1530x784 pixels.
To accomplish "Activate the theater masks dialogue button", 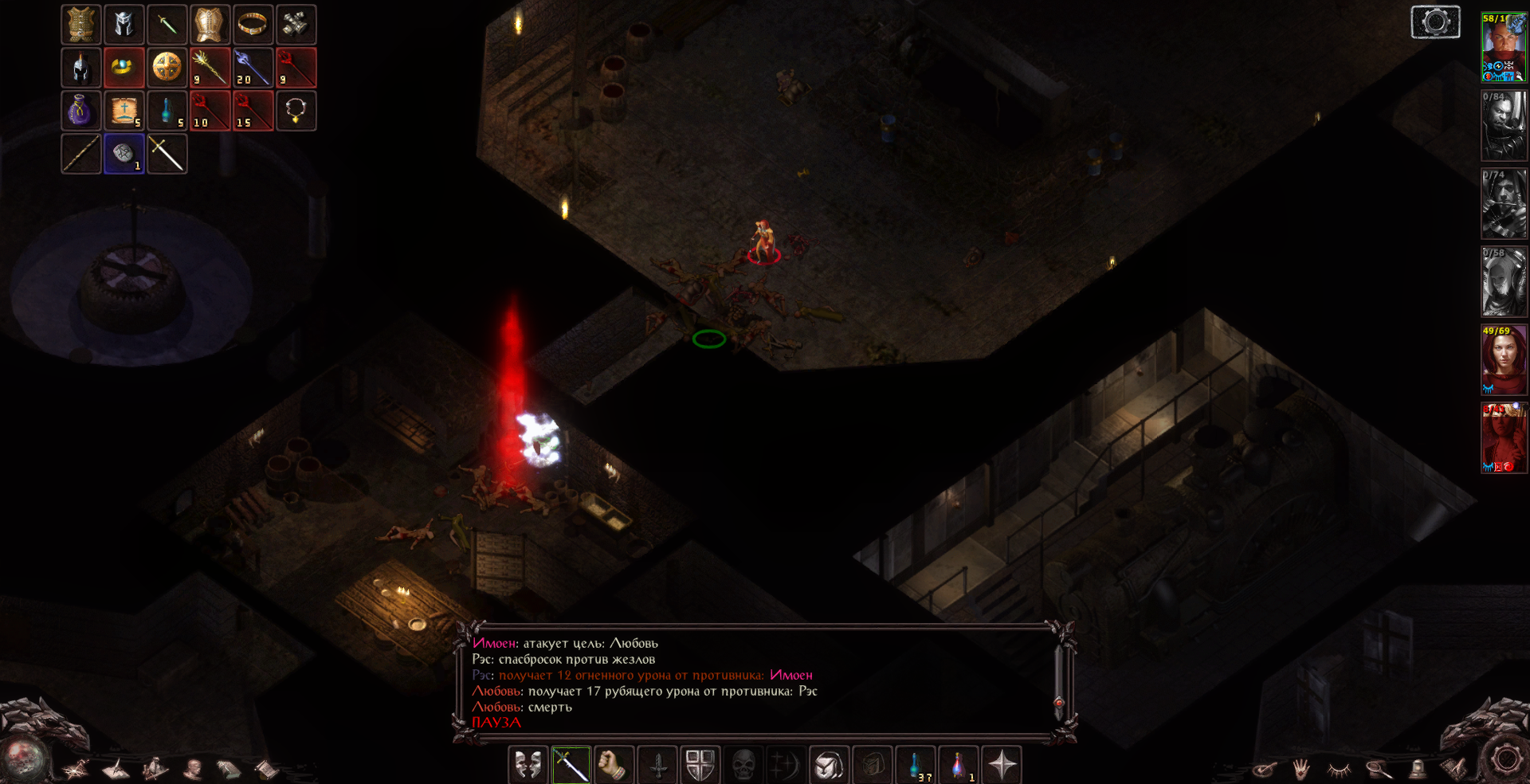I will click(x=528, y=766).
